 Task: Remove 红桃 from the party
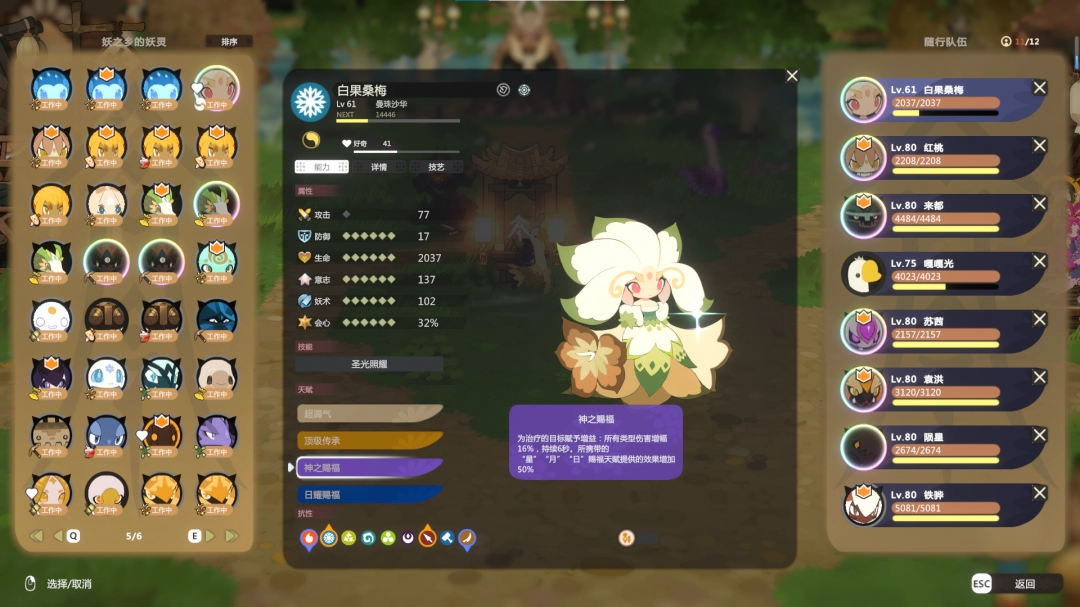1039,146
